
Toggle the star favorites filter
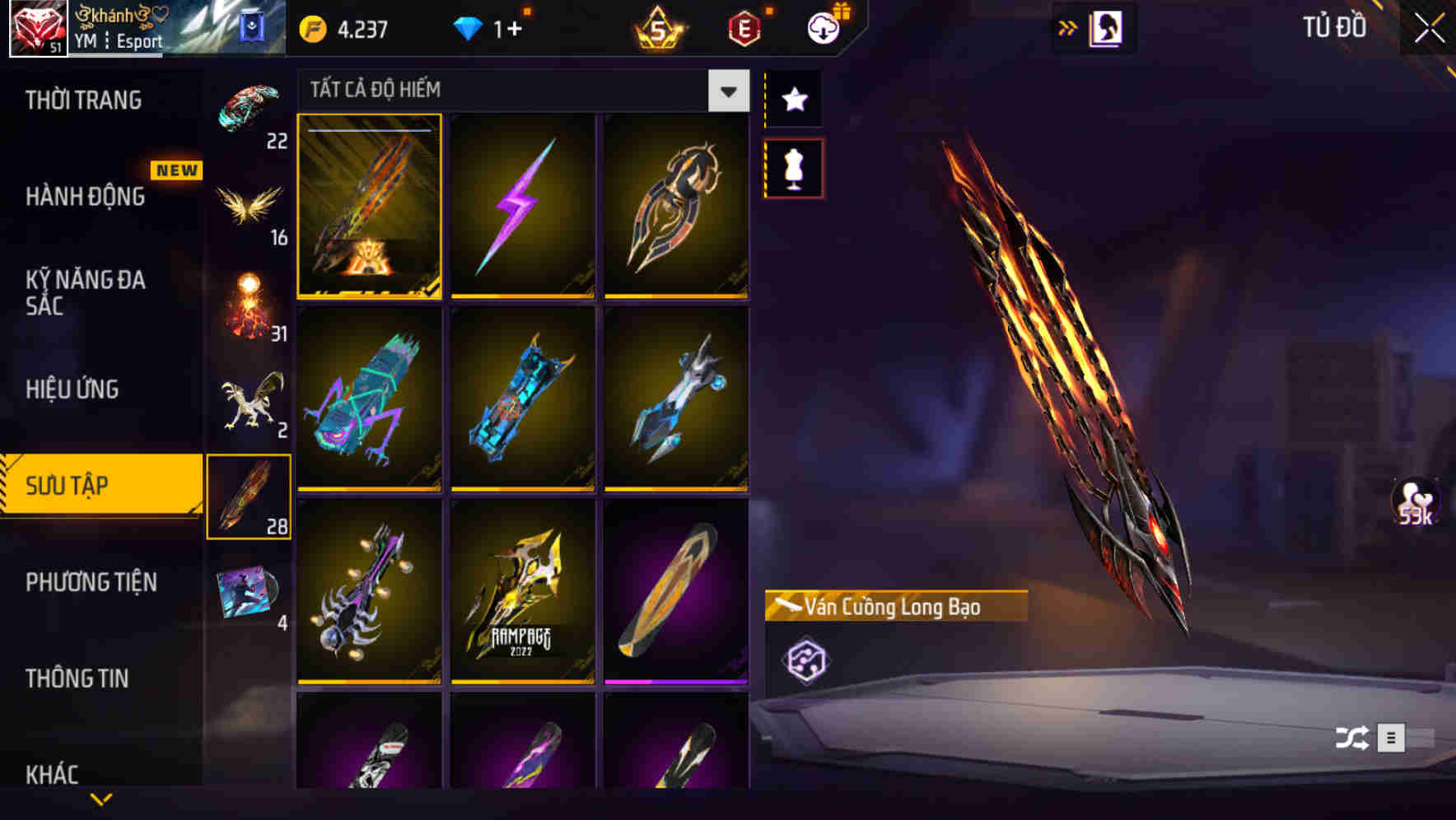[794, 100]
